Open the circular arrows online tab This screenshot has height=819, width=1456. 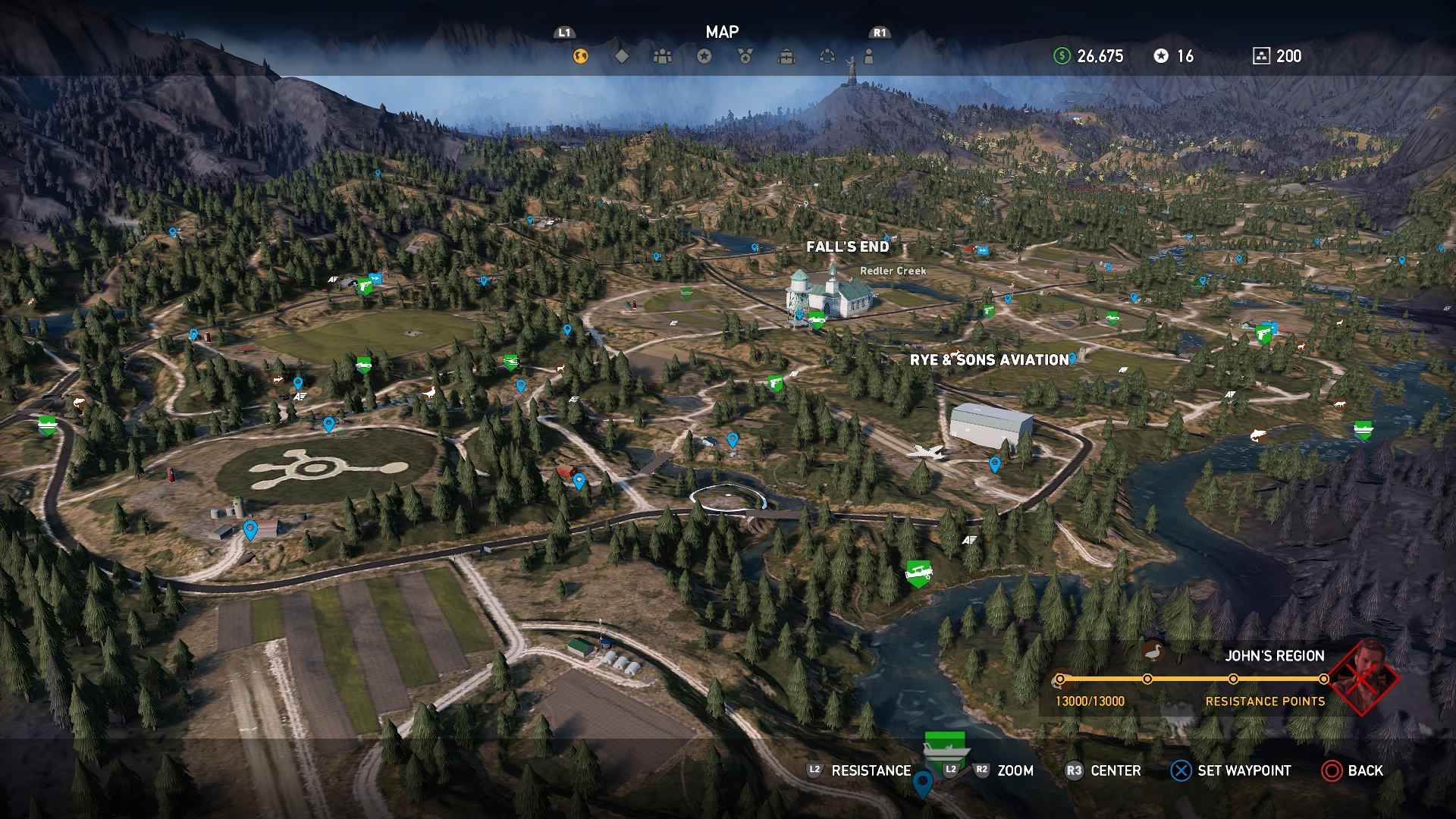pos(828,56)
